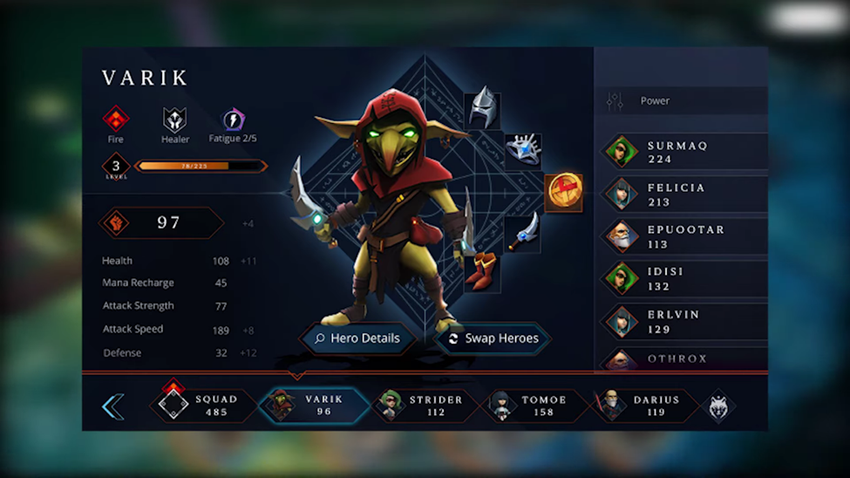Choose Tomoe in the squad bar

pyautogui.click(x=532, y=405)
